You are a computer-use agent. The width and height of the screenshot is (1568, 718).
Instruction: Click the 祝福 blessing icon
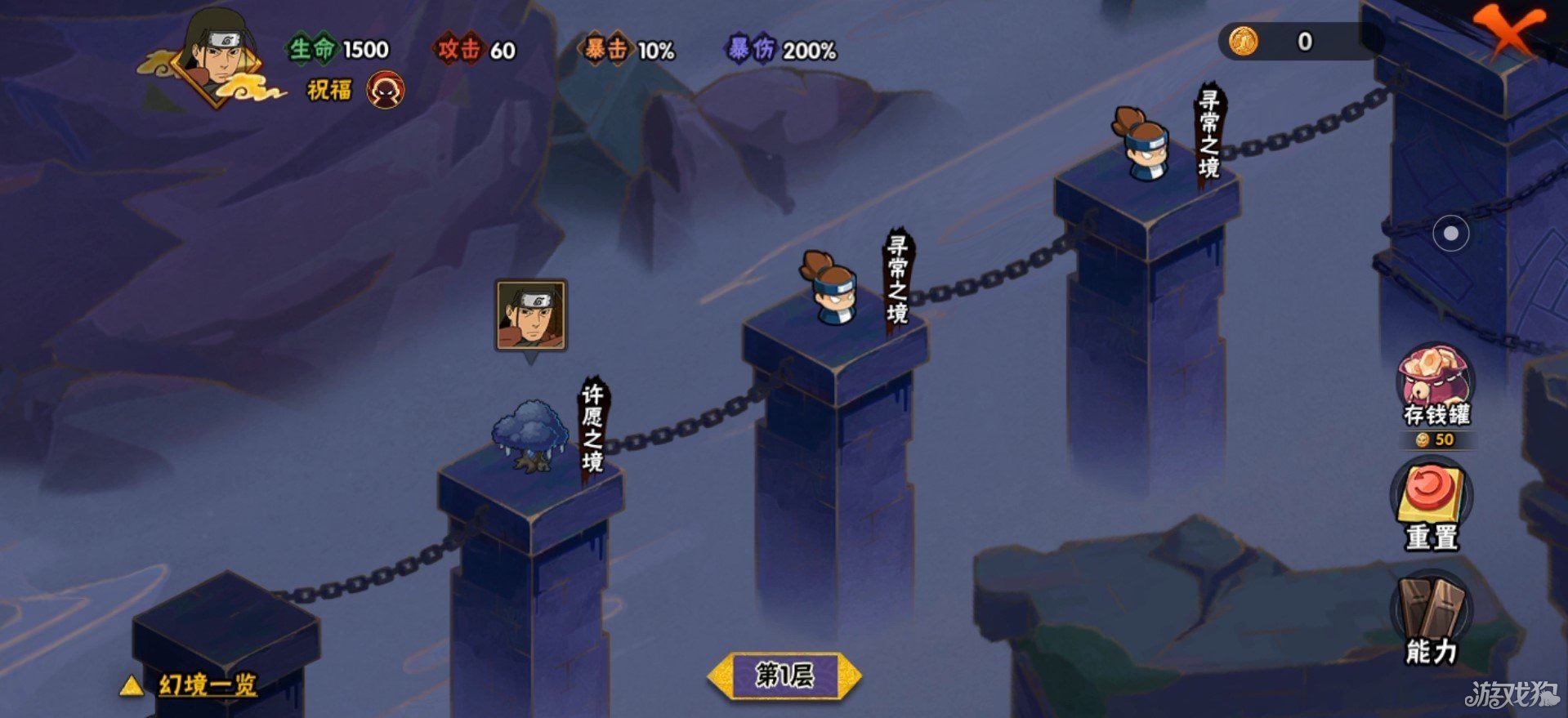coord(385,91)
